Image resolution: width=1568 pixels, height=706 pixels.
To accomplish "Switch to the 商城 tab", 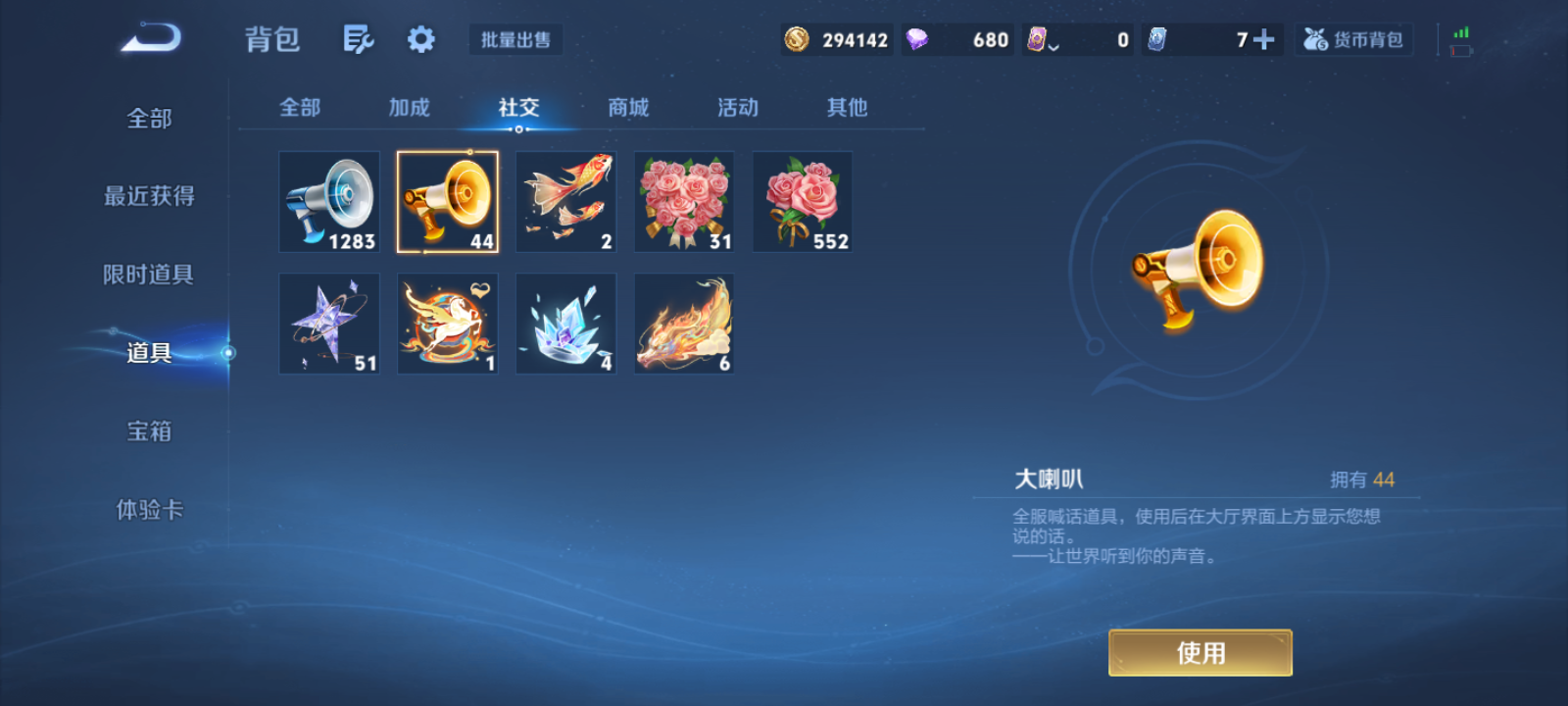I will 627,108.
